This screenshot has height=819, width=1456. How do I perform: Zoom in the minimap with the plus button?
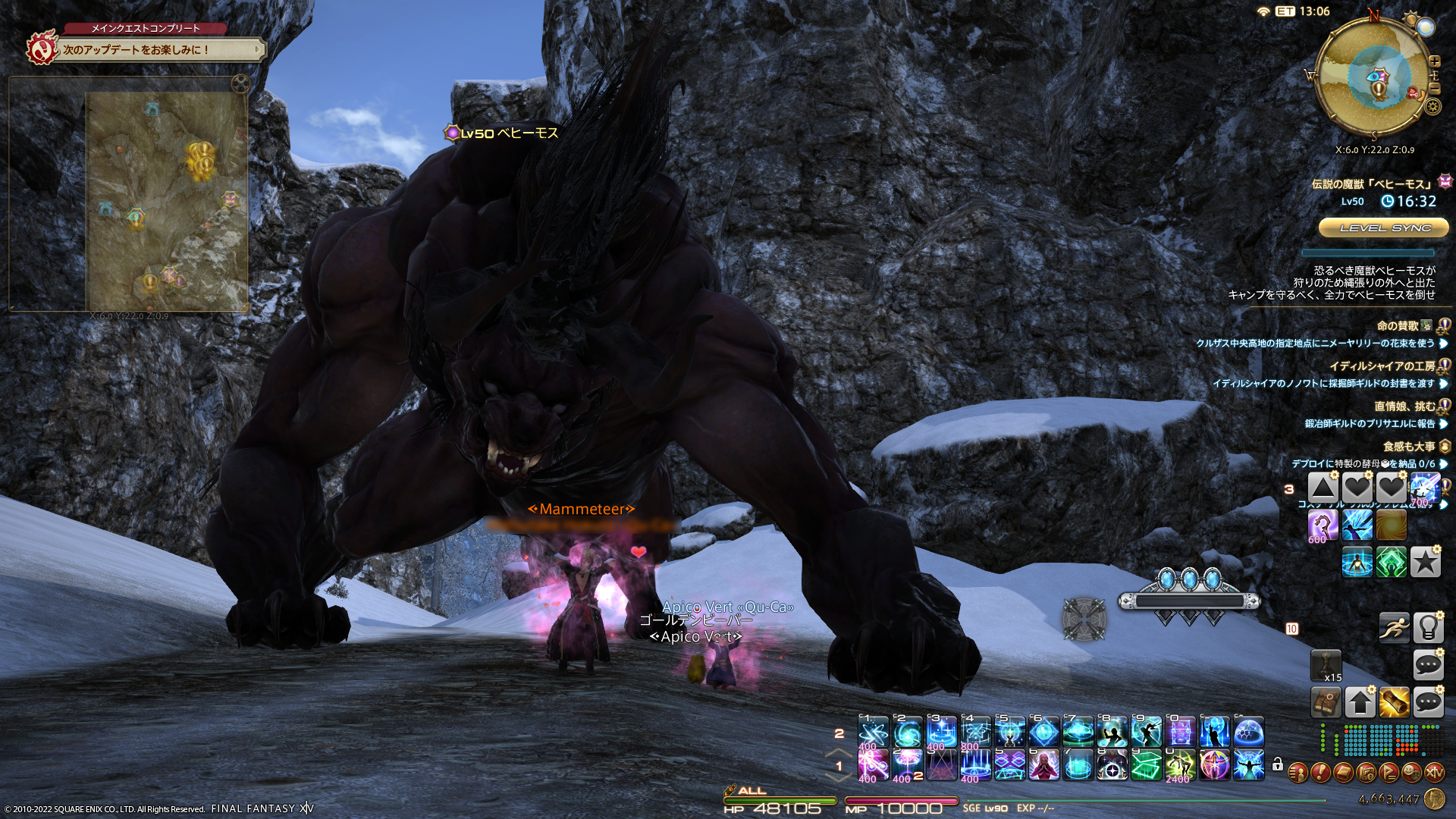(x=1435, y=61)
